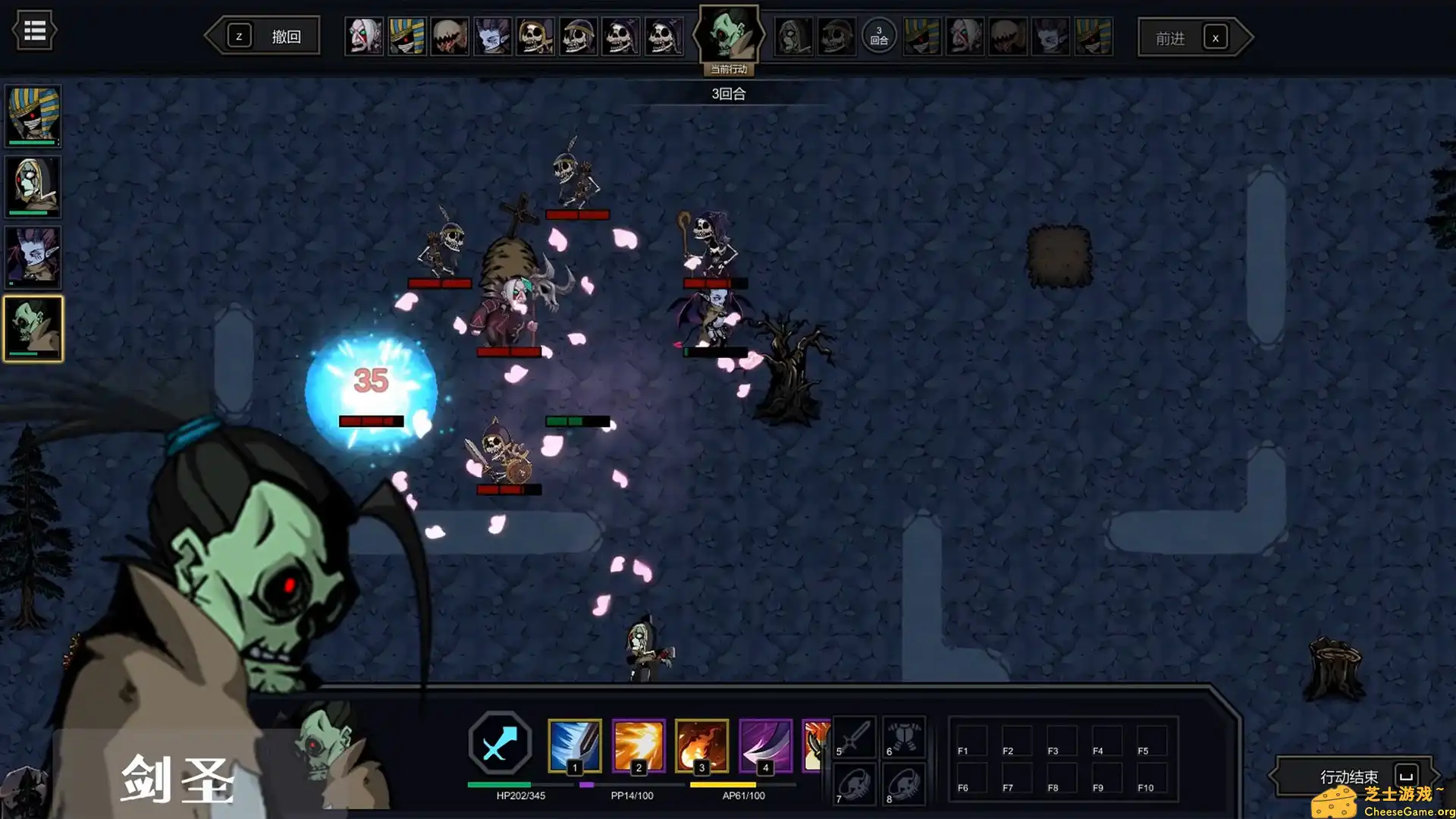Viewport: 1456px width, 819px height.
Task: Use skill 4 purple crescent slash
Action: click(x=765, y=745)
